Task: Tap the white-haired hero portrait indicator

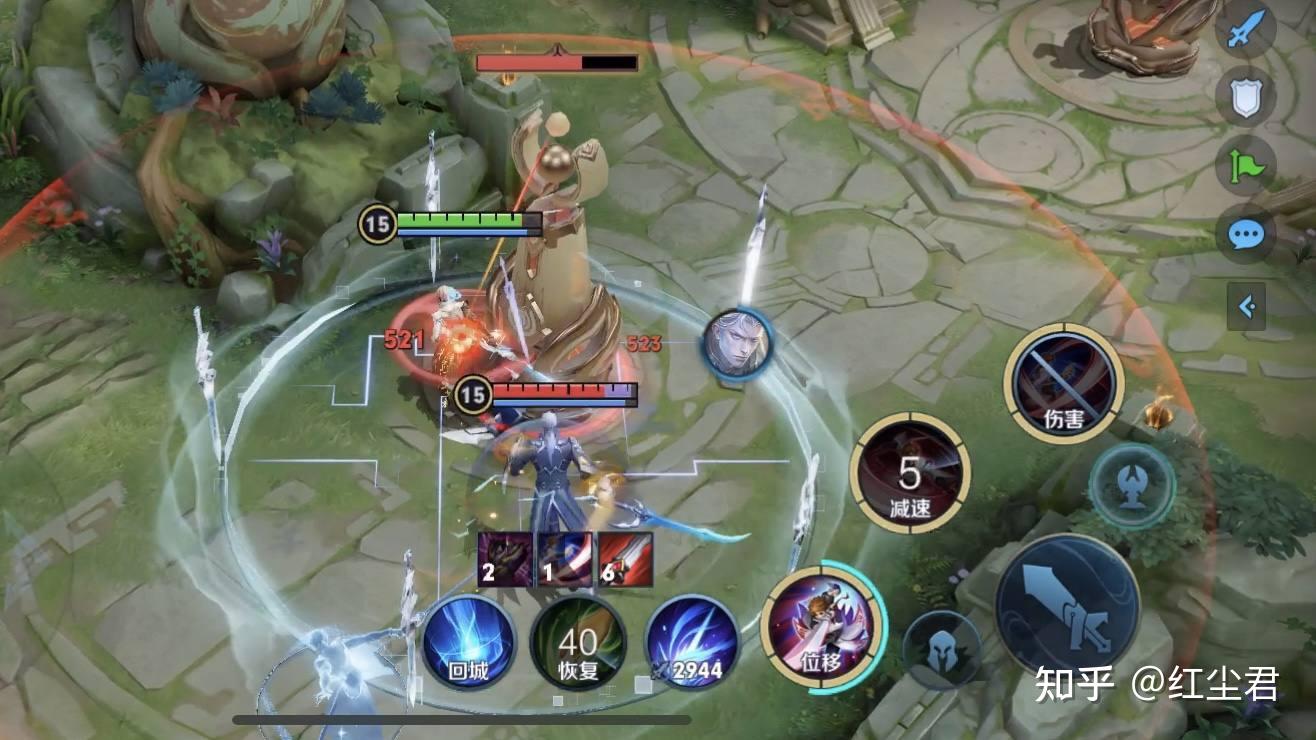Action: click(x=736, y=345)
